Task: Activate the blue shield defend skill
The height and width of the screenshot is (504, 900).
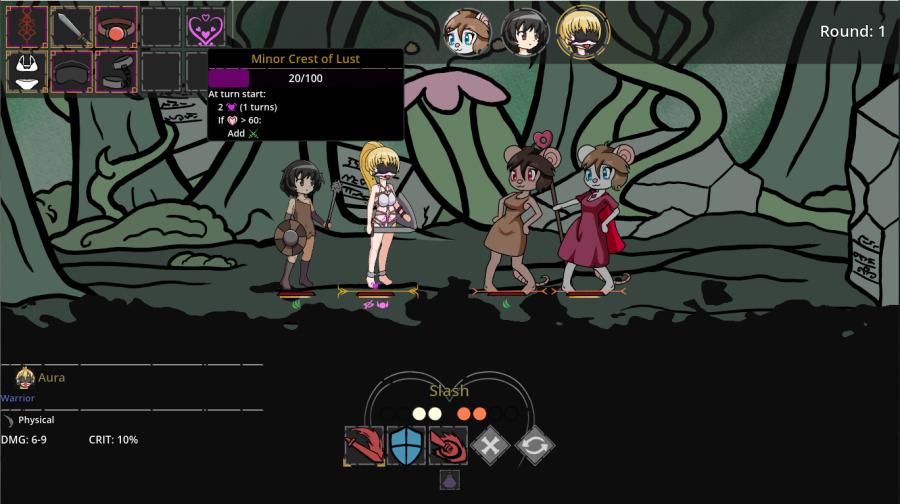Action: click(407, 445)
